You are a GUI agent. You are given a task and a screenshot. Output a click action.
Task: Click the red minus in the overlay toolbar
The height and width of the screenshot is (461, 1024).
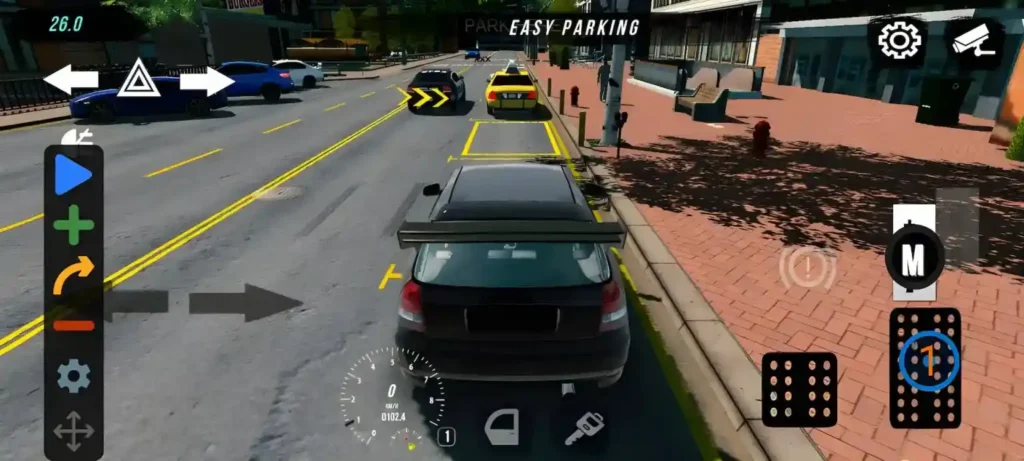[73, 325]
